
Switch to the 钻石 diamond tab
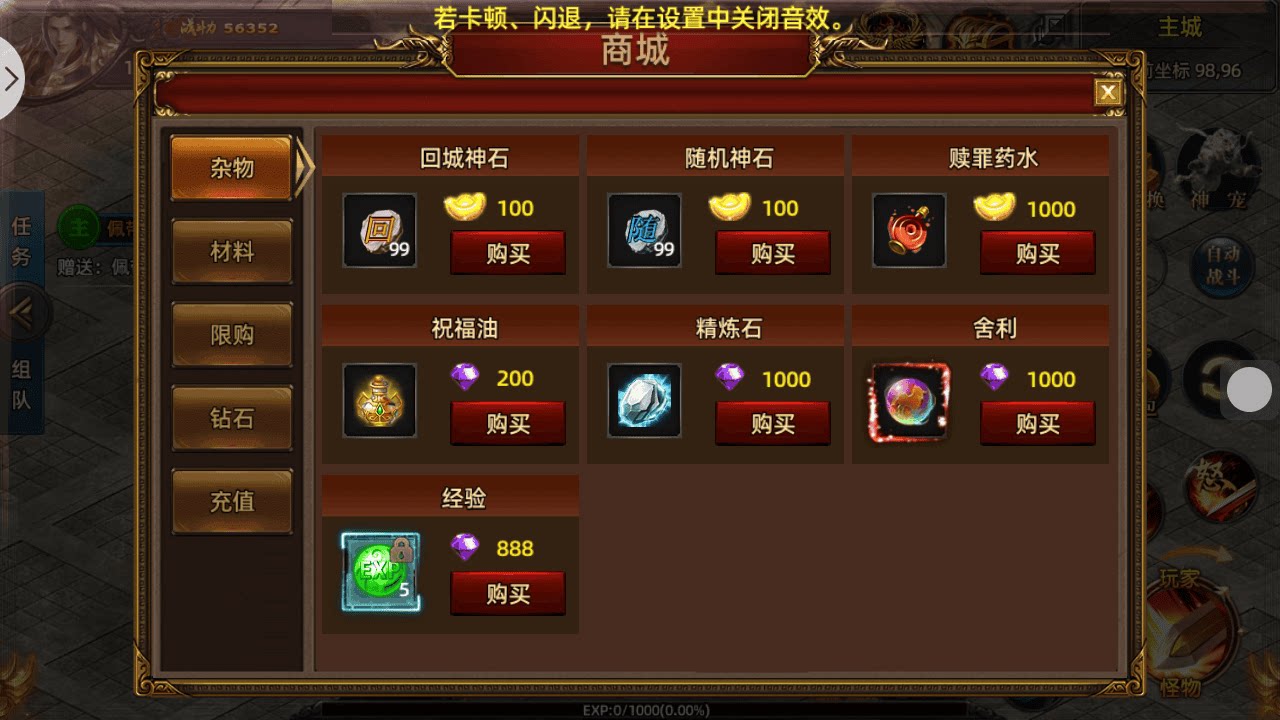(x=231, y=418)
